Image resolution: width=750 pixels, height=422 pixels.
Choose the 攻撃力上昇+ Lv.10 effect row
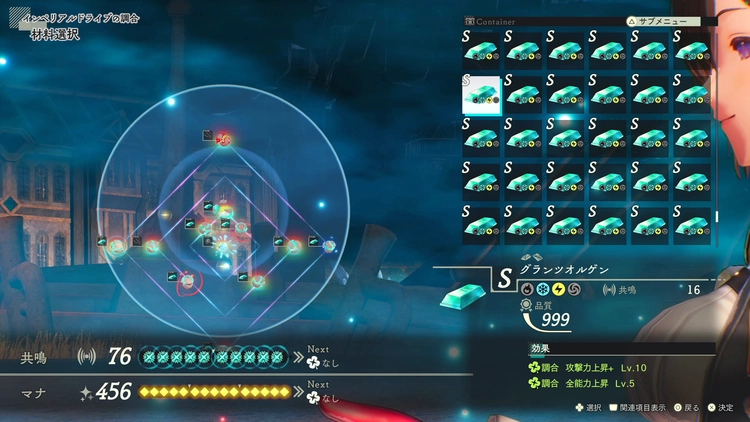[x=594, y=368]
